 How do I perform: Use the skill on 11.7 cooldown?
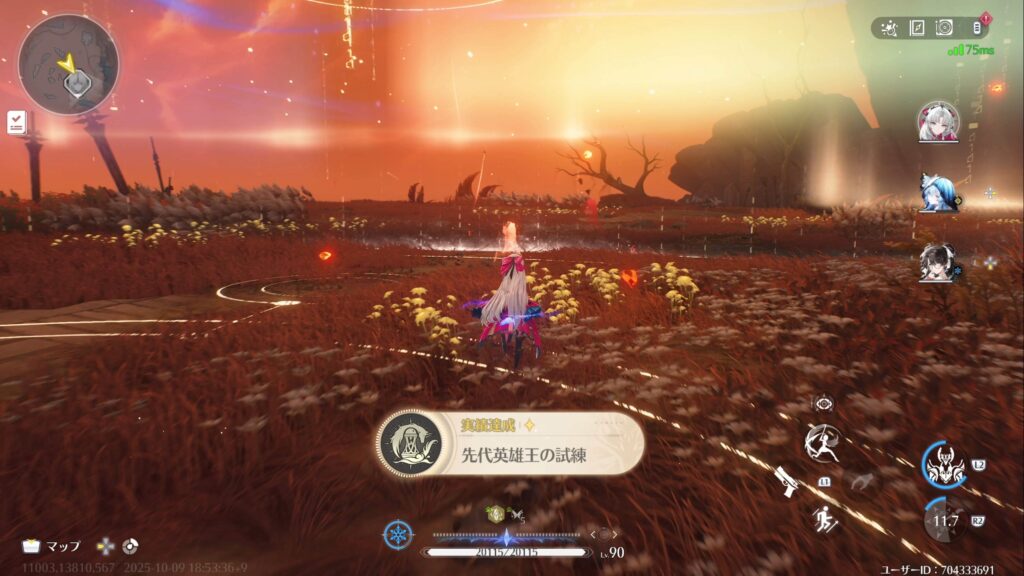944,519
